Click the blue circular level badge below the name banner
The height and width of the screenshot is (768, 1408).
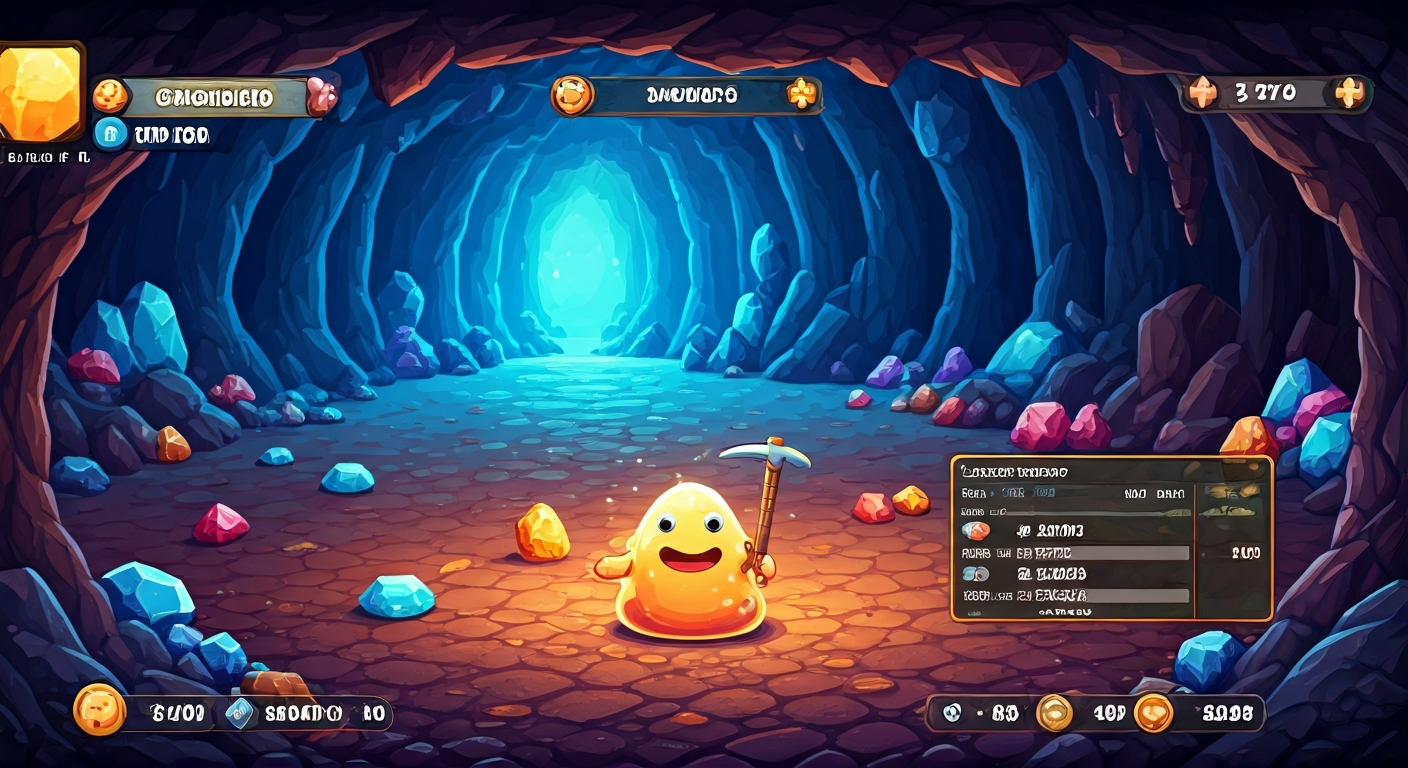click(x=113, y=134)
